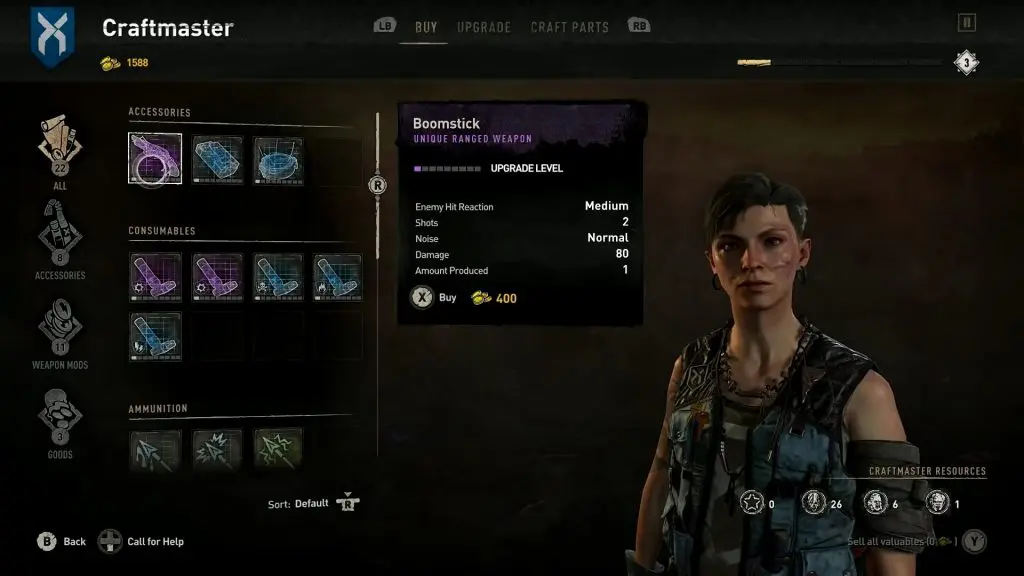Select the flame-marked consumable blueprint
This screenshot has height=576, width=1024.
pyautogui.click(x=337, y=277)
